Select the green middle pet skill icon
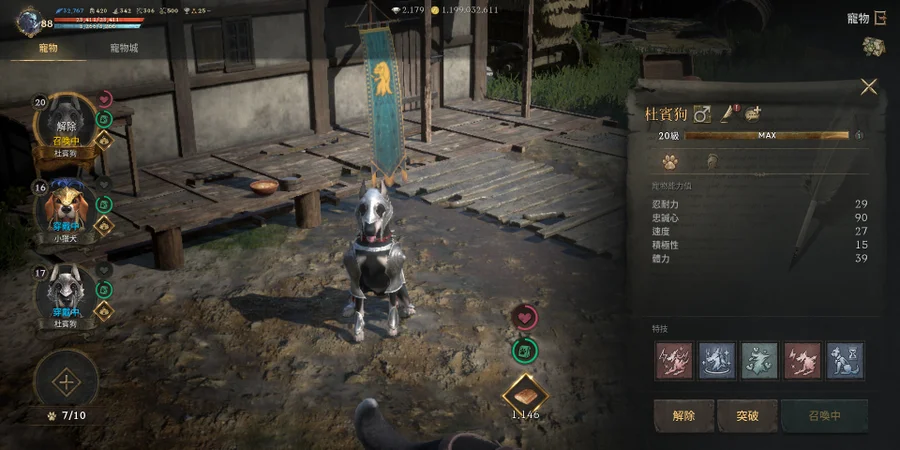The width and height of the screenshot is (900, 450). pyautogui.click(x=759, y=360)
